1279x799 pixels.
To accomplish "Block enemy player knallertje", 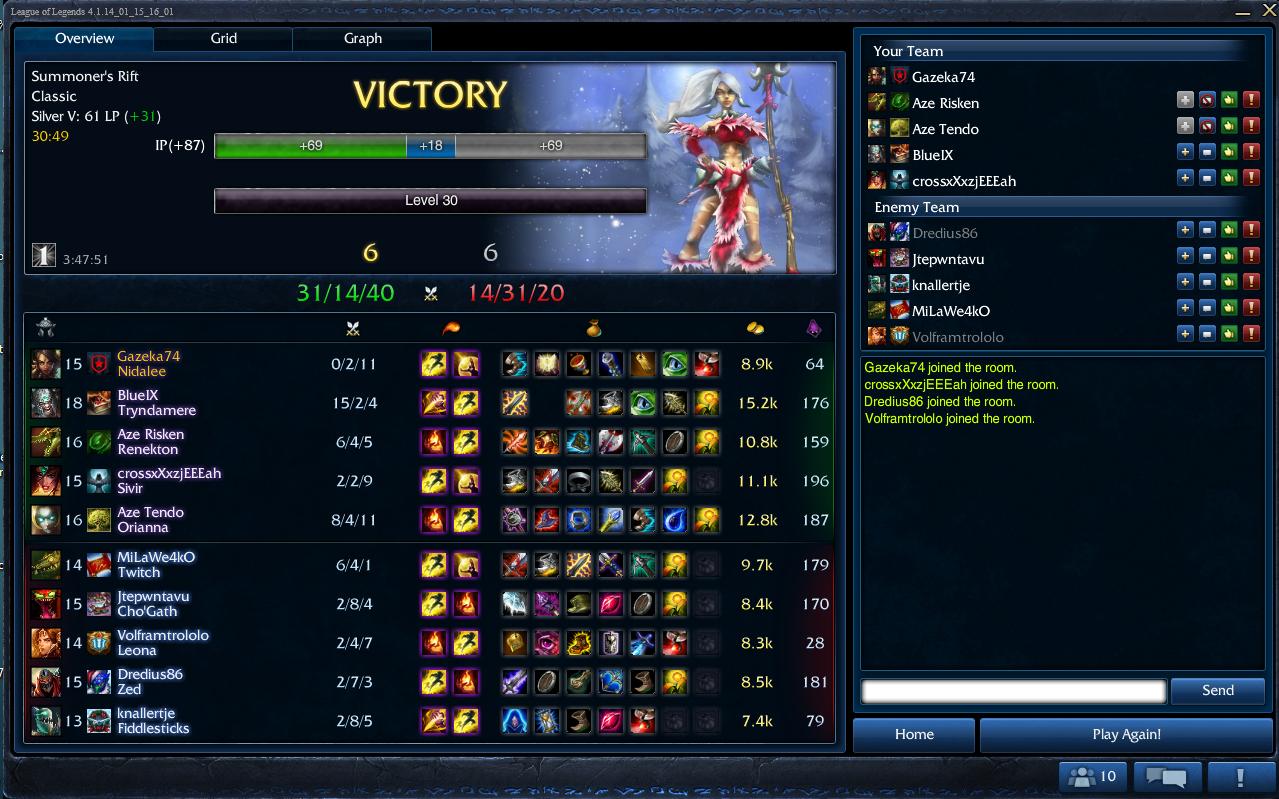I will [1207, 285].
